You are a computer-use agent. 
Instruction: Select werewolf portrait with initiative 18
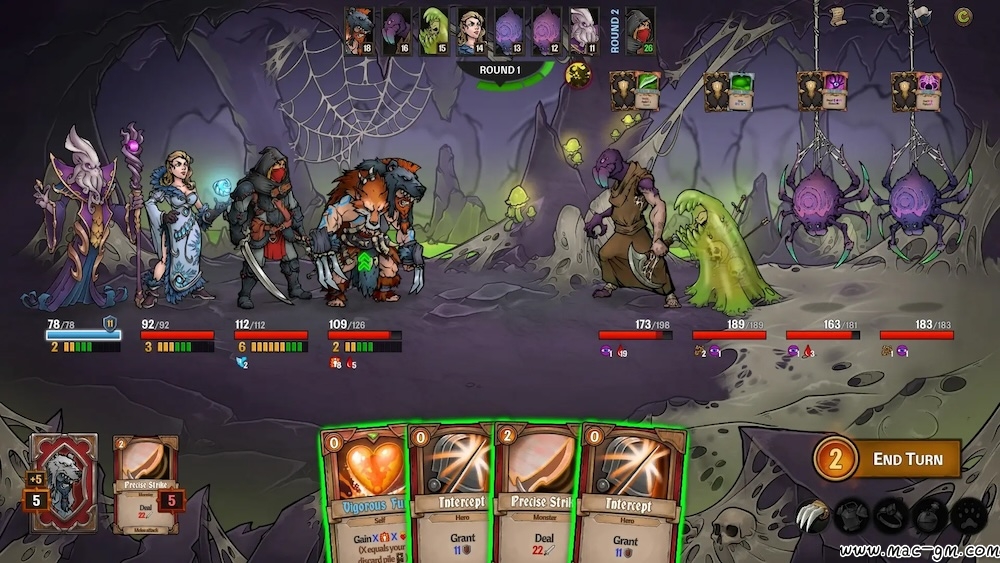click(359, 30)
